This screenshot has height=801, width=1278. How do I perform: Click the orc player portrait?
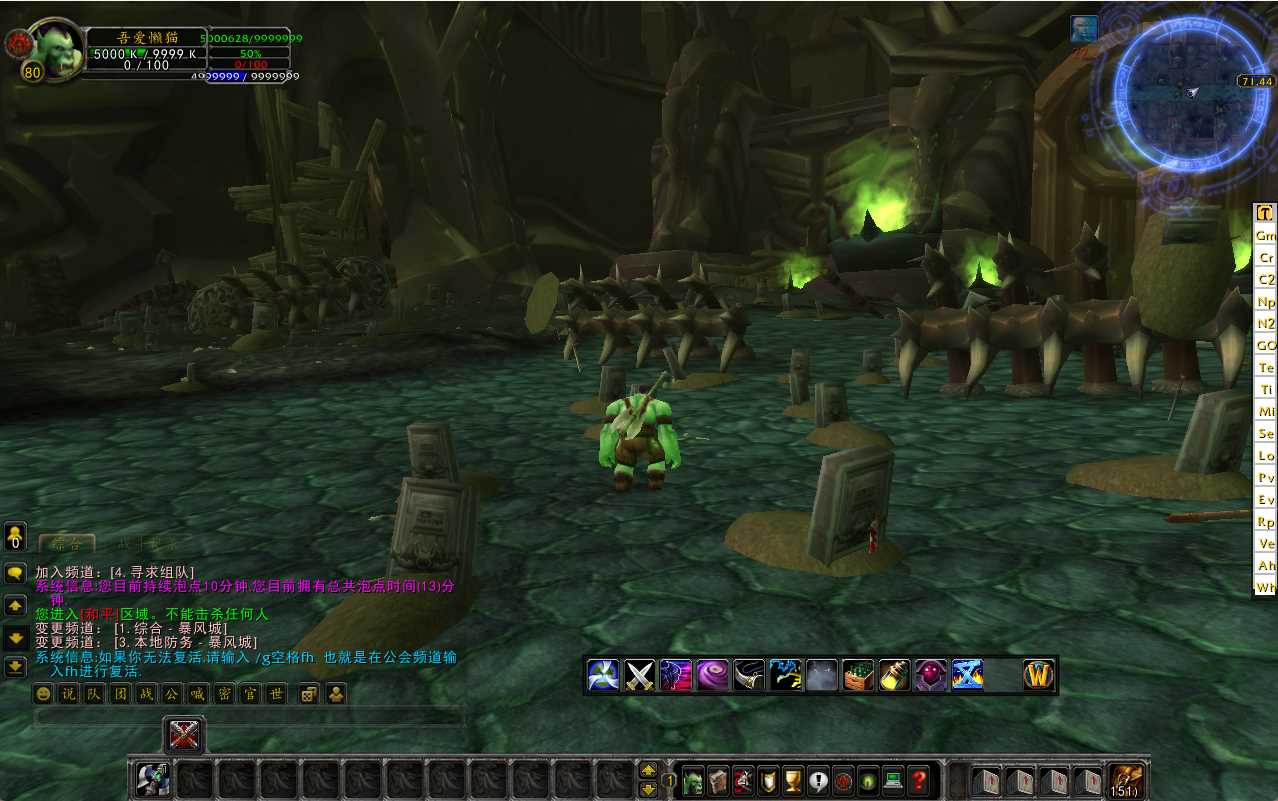[x=58, y=50]
